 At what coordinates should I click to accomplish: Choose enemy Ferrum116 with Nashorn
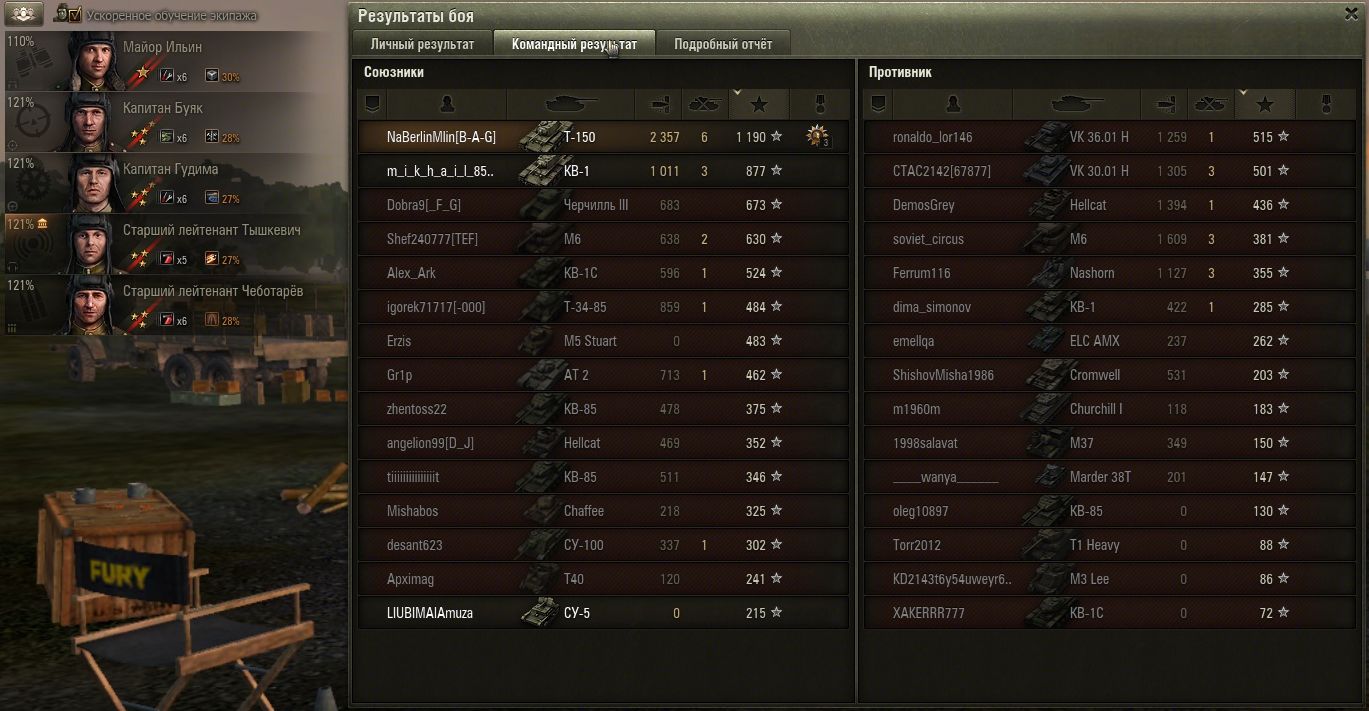922,273
